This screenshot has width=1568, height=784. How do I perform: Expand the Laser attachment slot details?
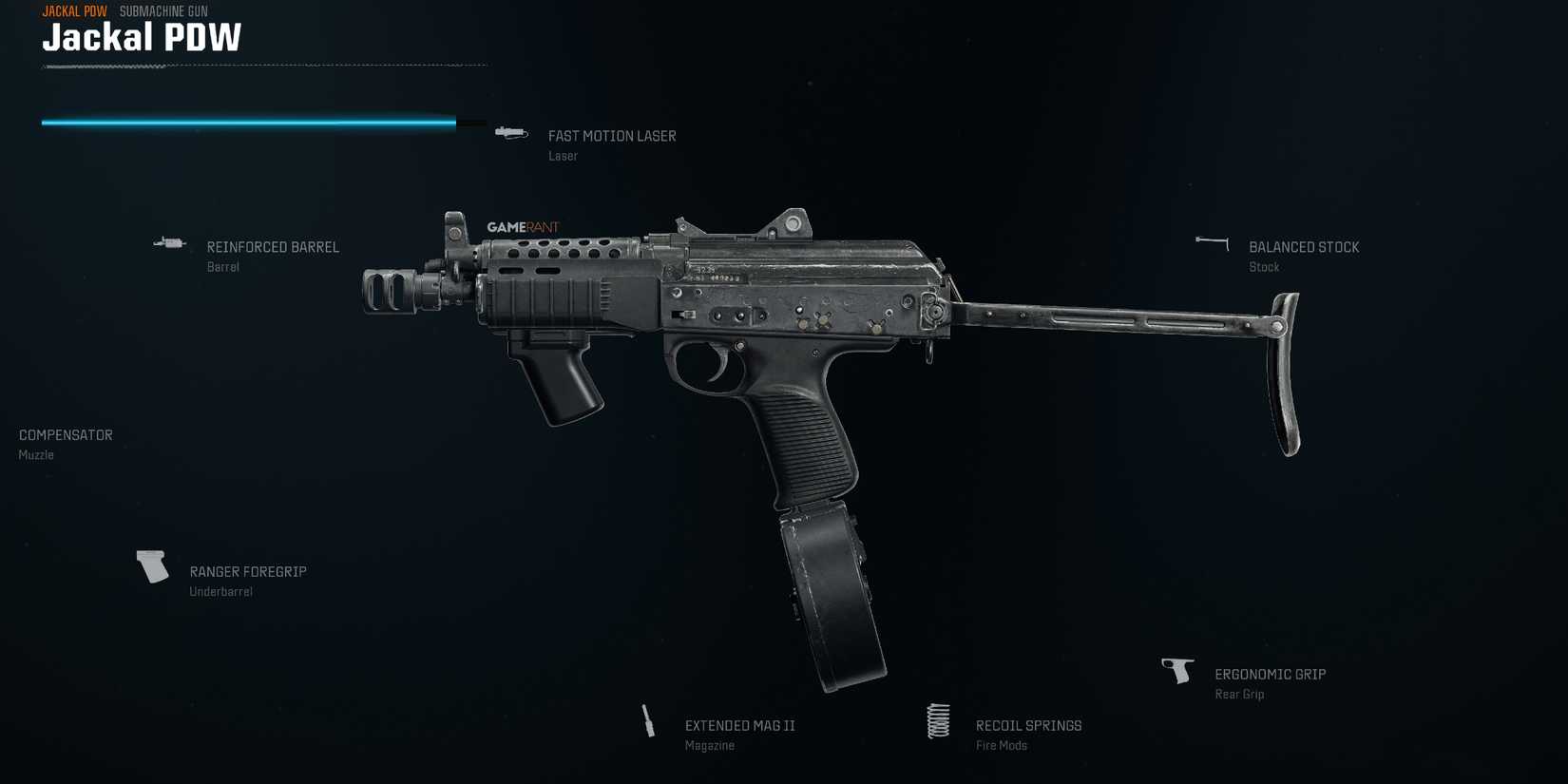coord(563,155)
